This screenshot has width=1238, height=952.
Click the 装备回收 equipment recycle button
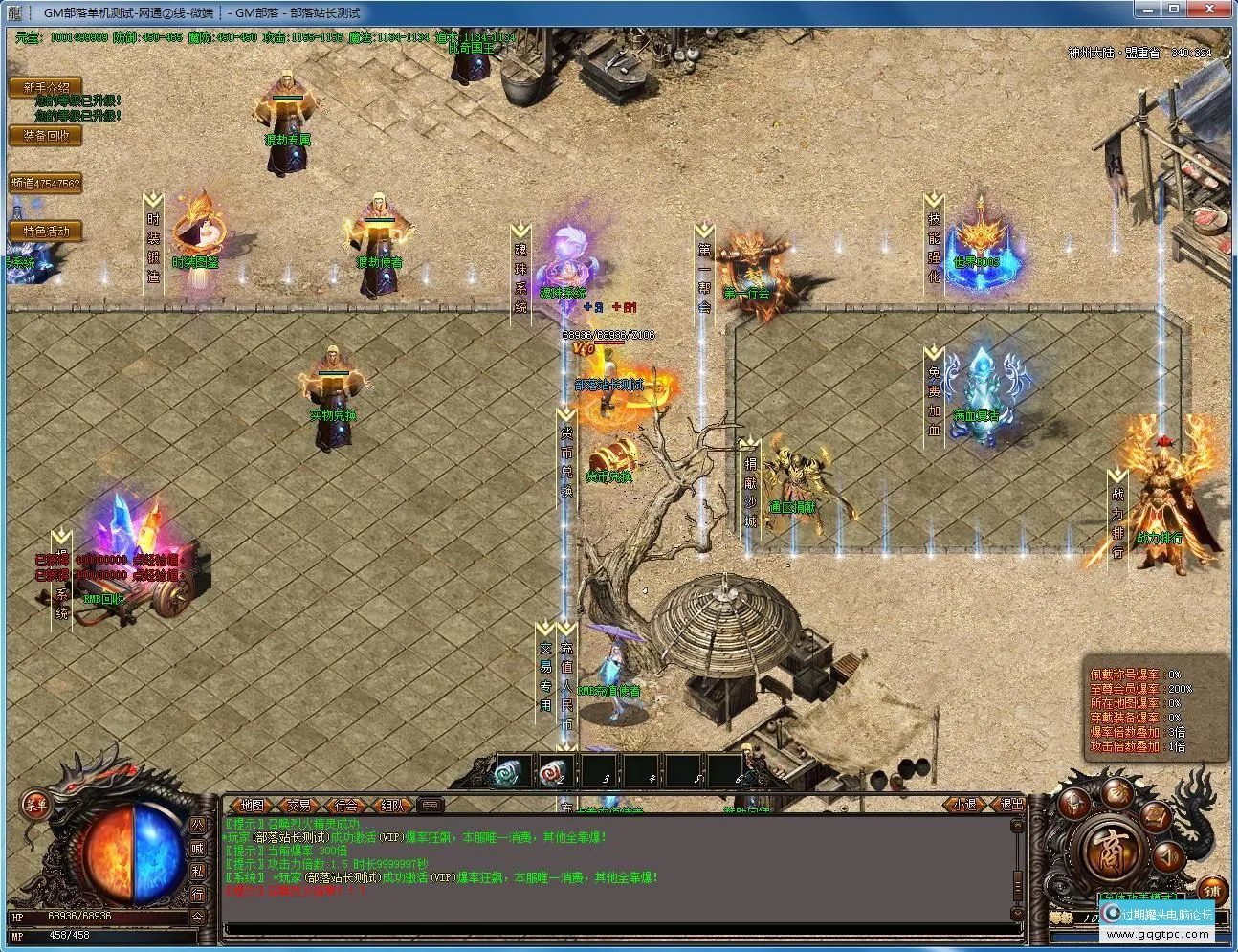46,135
